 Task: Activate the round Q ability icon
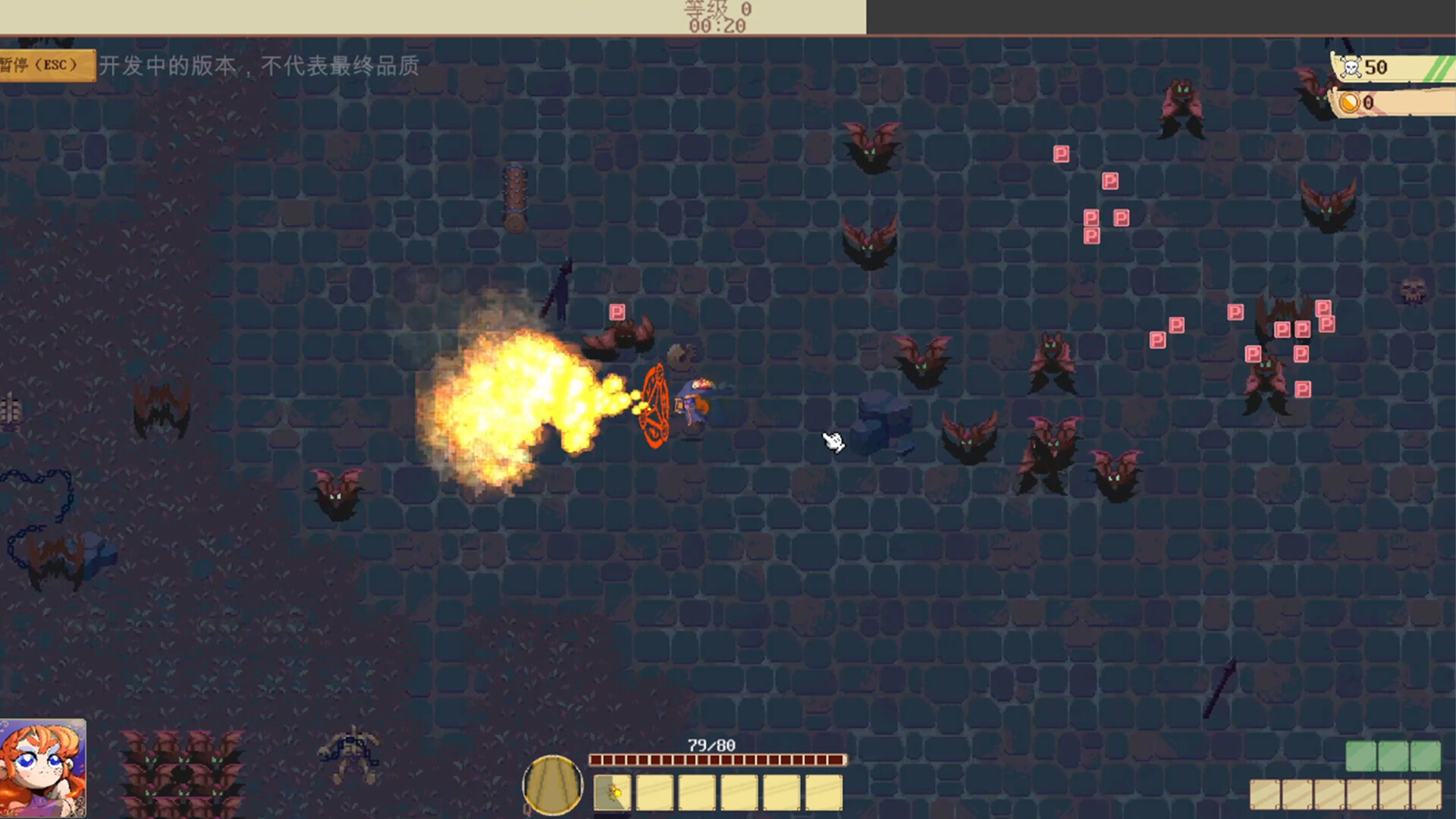point(553,785)
